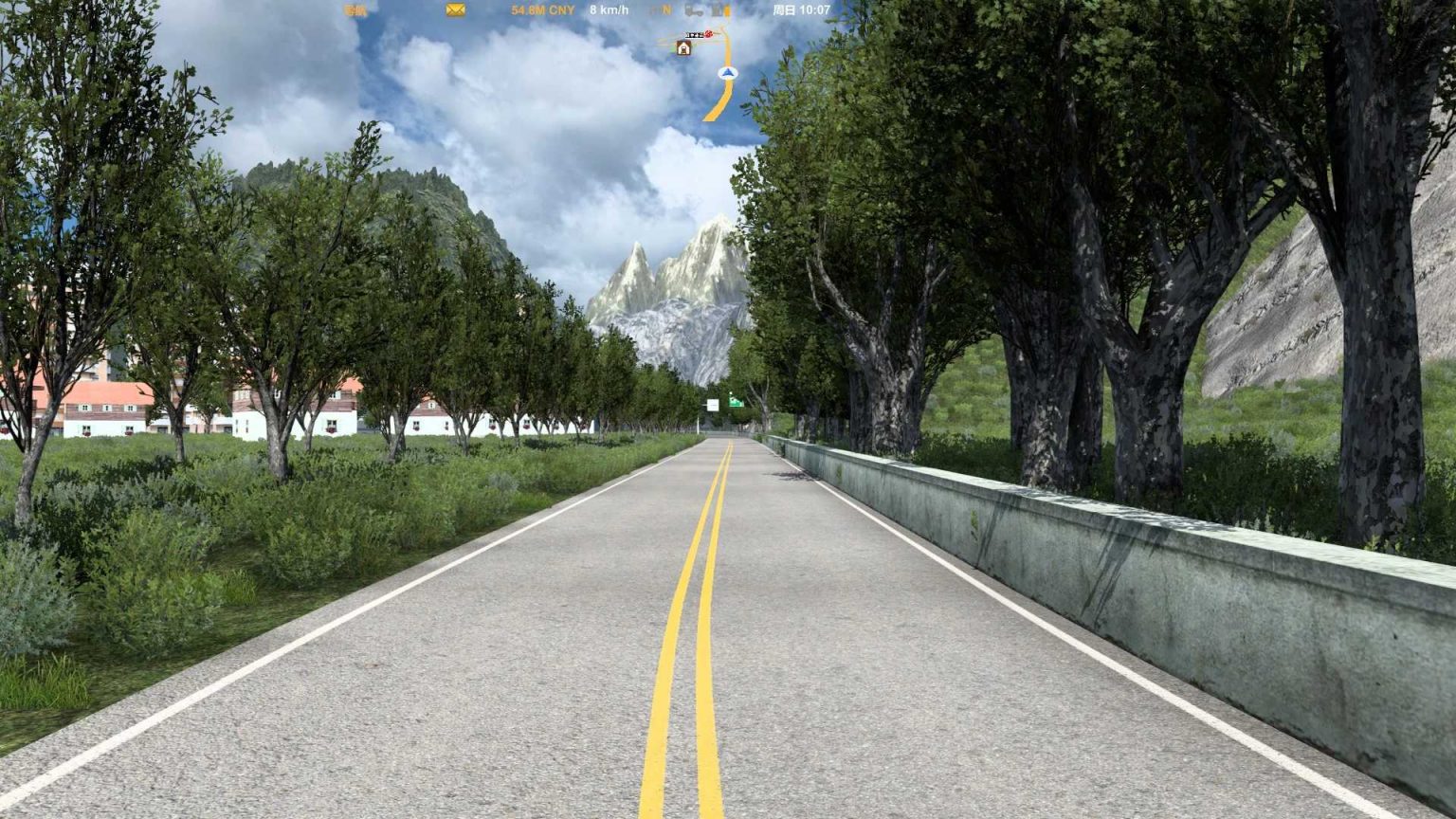The image size is (1456, 819).
Task: Open the destination label above the flag marker
Action: (x=694, y=35)
